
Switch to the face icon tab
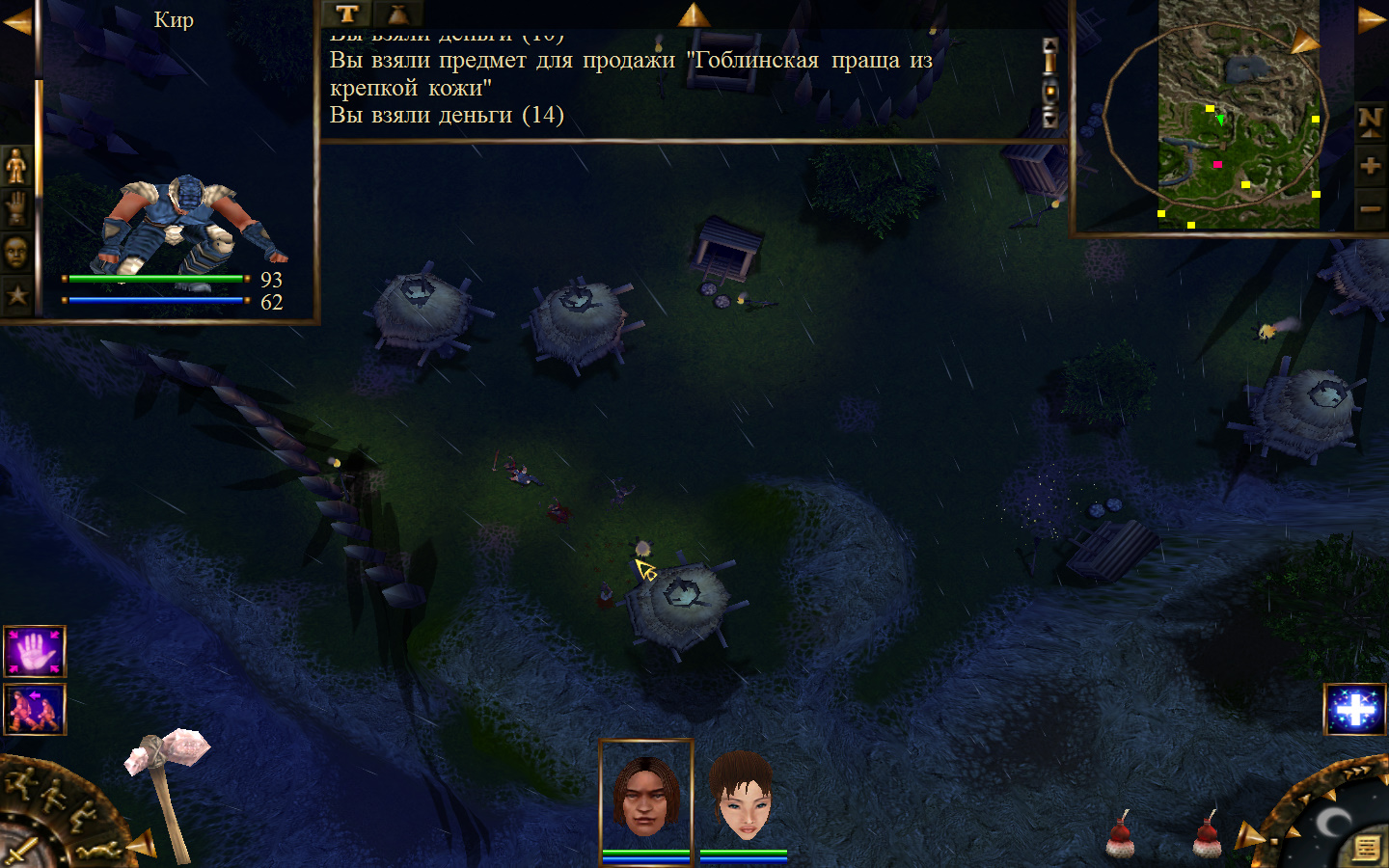click(x=16, y=253)
